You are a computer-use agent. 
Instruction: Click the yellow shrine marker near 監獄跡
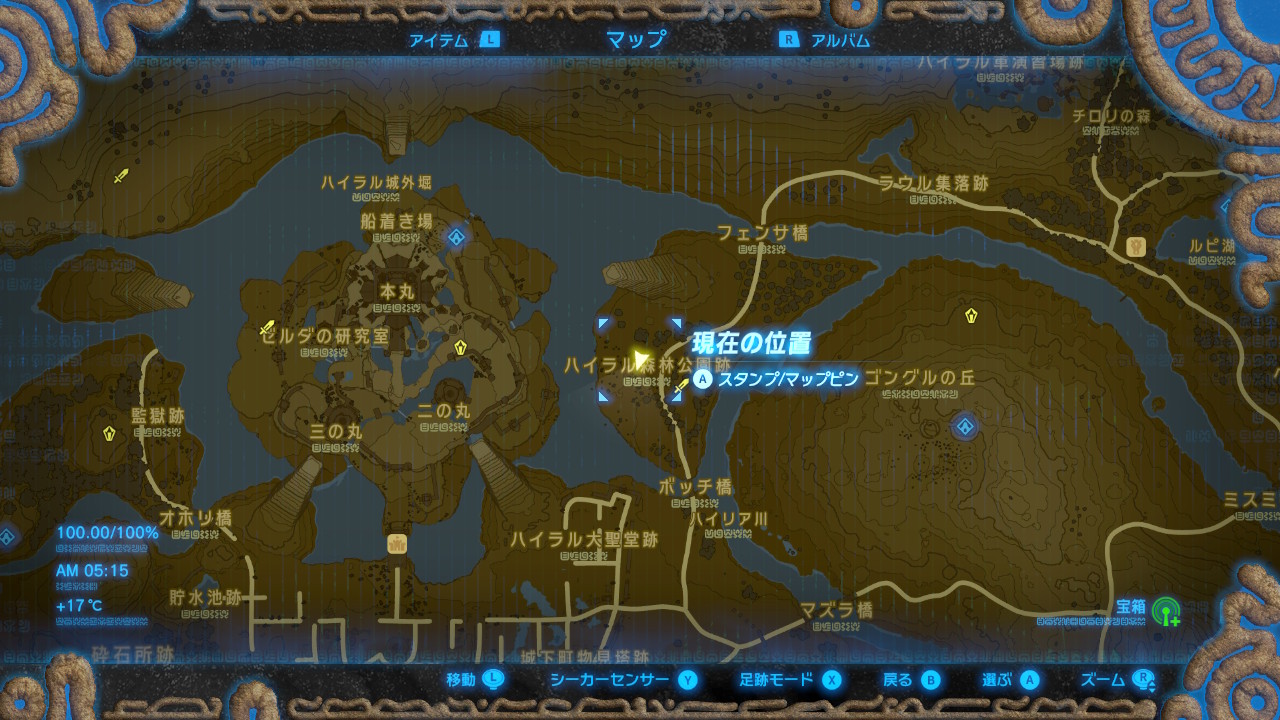point(108,434)
